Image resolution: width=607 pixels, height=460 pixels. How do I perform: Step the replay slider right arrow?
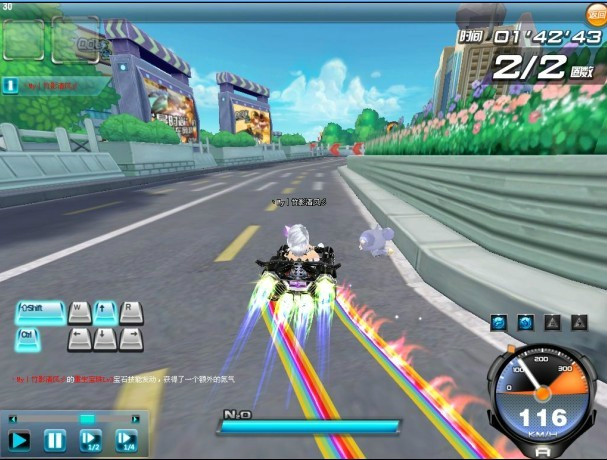coord(133,418)
